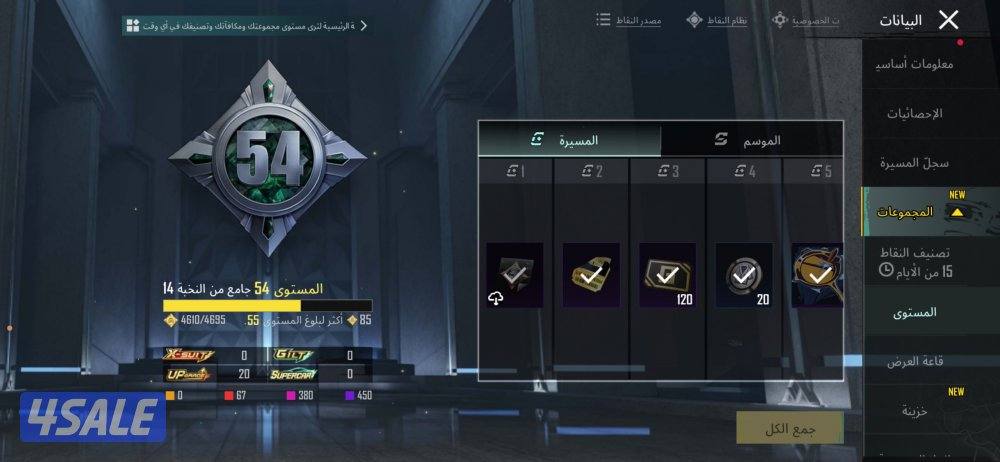Select the level 3 reward showing 120
Viewport: 1000px width, 462px height.
[667, 275]
